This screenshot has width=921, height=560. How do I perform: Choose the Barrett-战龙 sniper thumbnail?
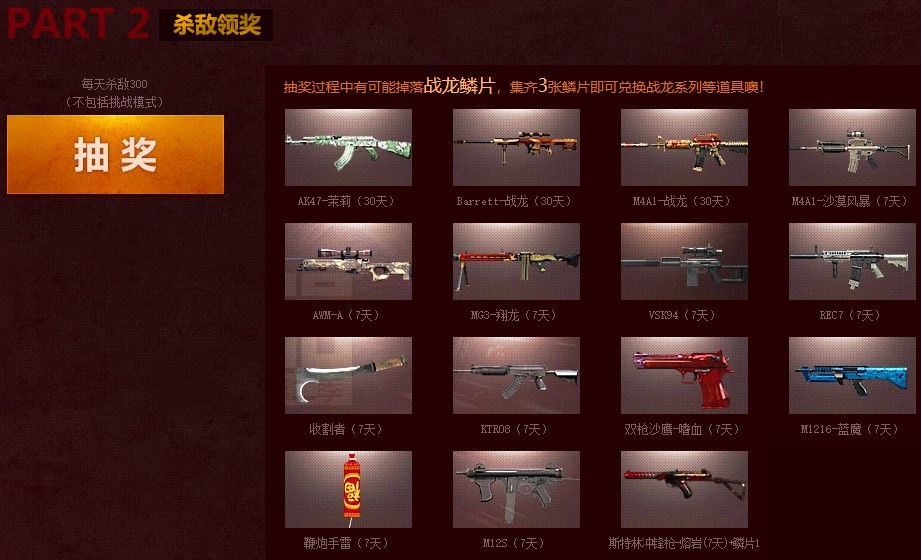click(x=516, y=147)
